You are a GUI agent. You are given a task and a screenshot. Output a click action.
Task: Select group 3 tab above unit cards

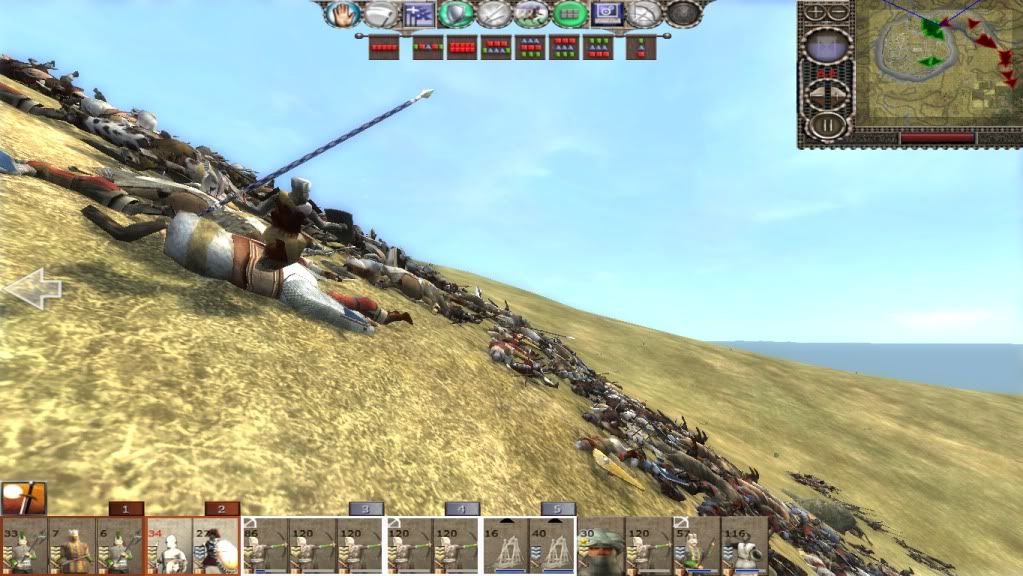tap(365, 508)
